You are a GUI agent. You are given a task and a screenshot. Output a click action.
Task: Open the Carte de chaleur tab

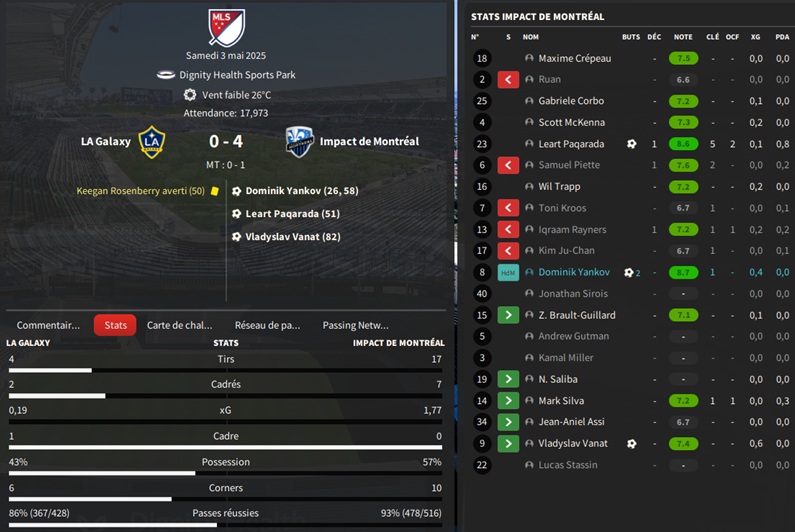180,325
